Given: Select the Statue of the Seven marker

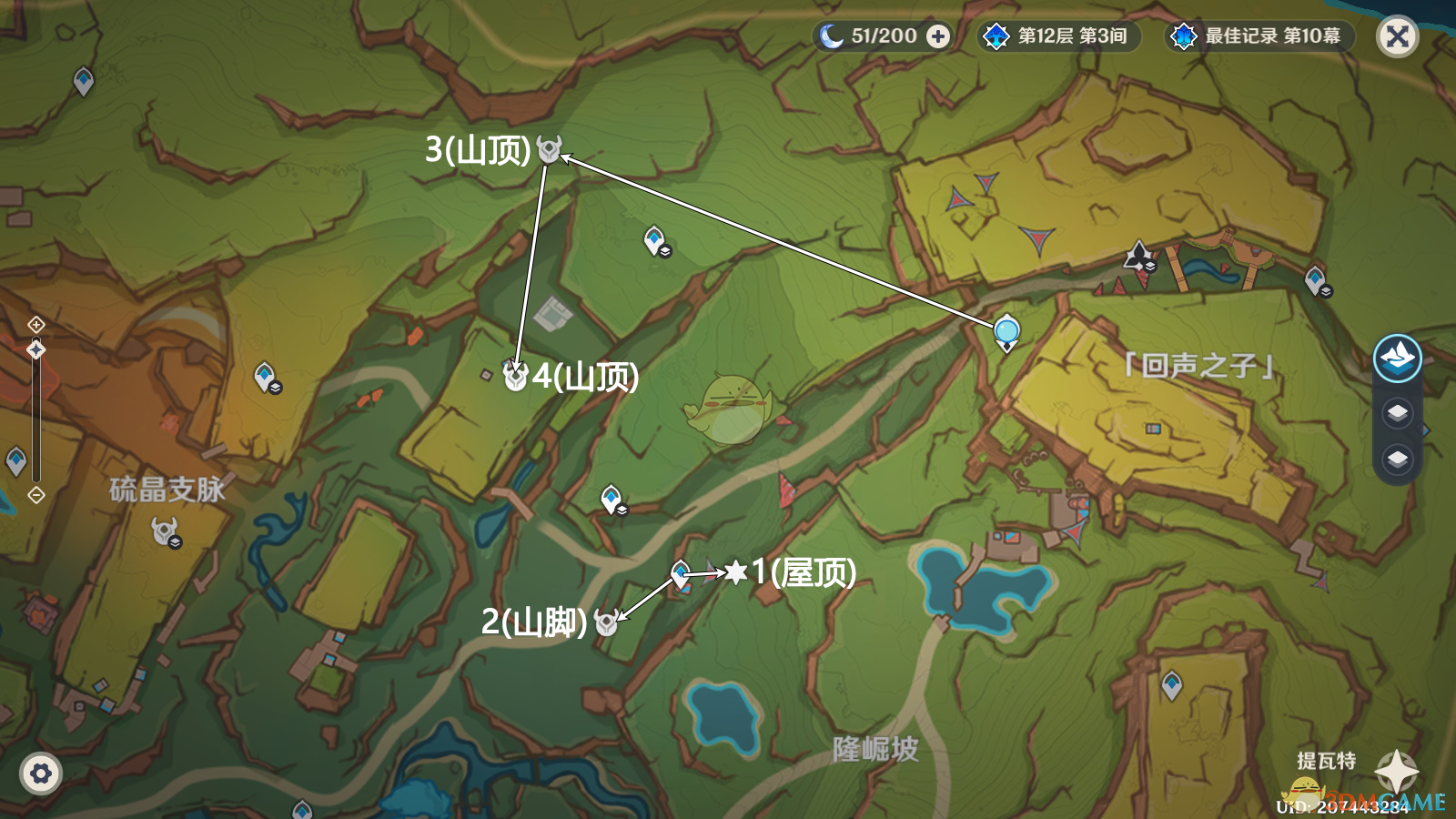Looking at the screenshot, I should click(1137, 256).
